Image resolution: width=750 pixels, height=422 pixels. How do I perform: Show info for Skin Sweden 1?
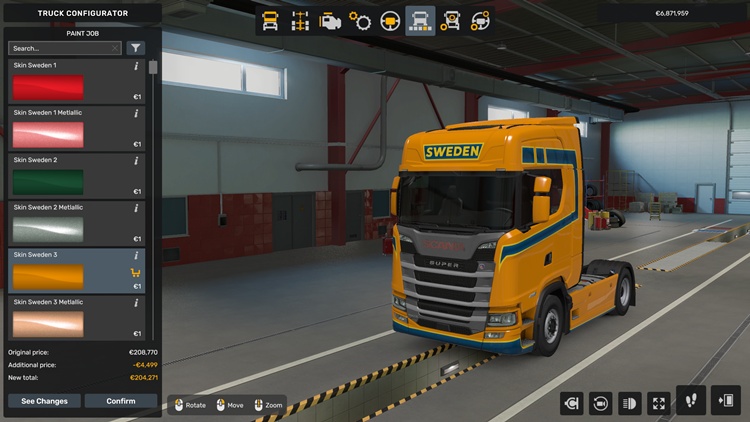coord(136,66)
